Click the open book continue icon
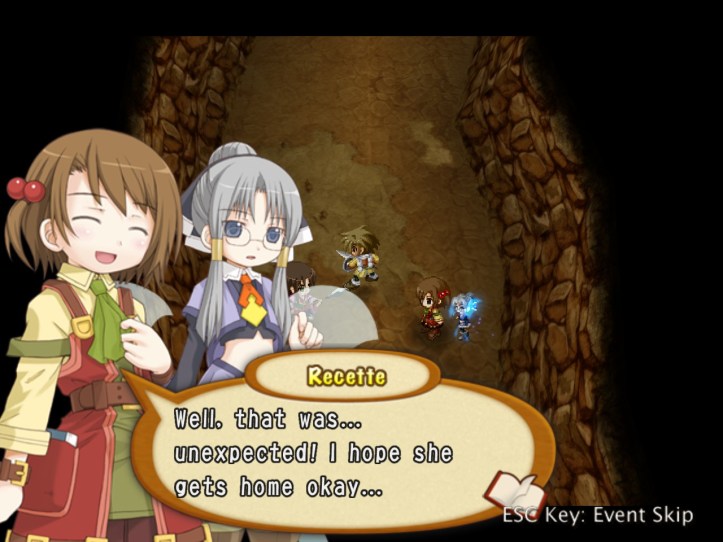This screenshot has height=542, width=723. [514, 492]
